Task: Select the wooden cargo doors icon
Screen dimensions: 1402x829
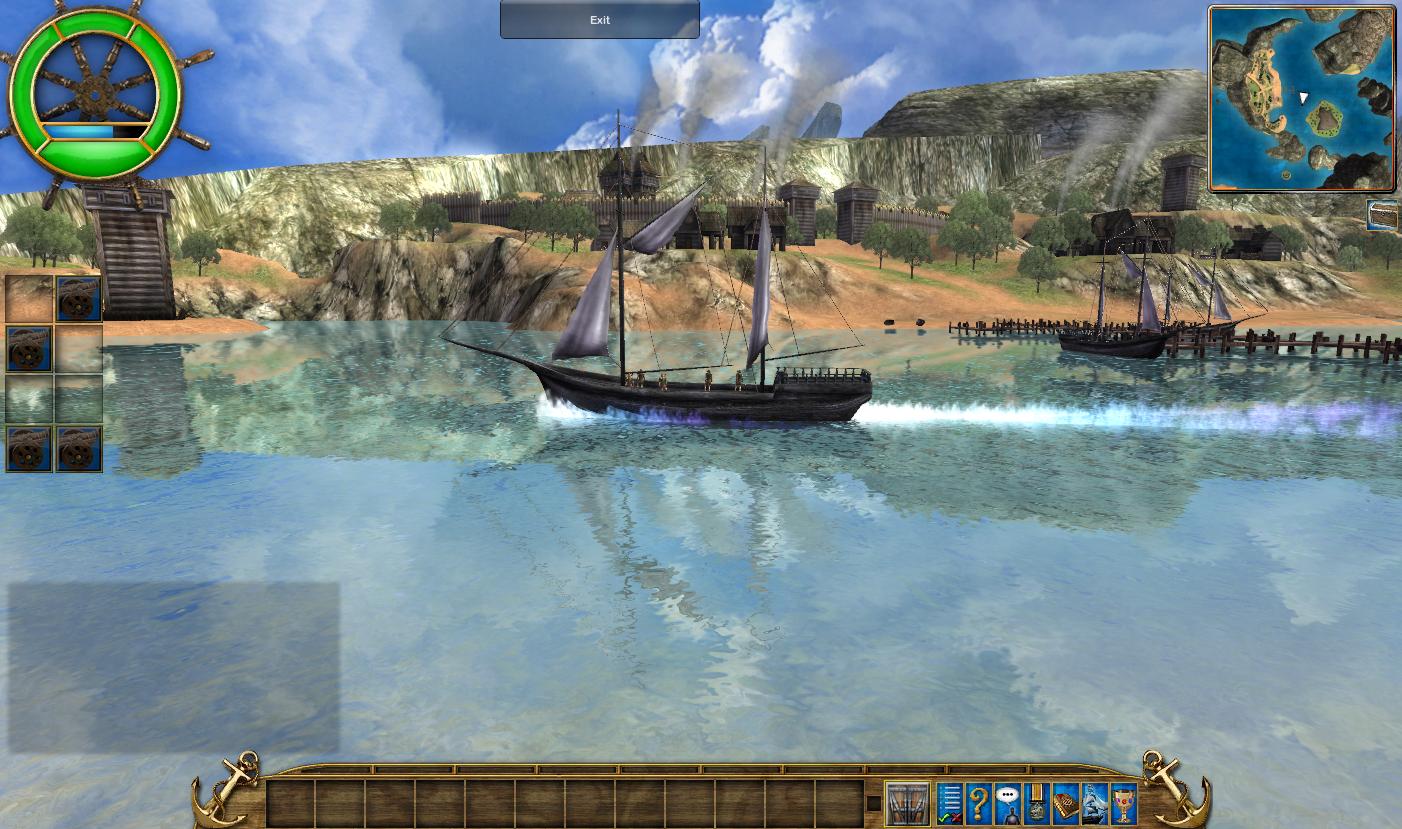Action: pyautogui.click(x=907, y=804)
